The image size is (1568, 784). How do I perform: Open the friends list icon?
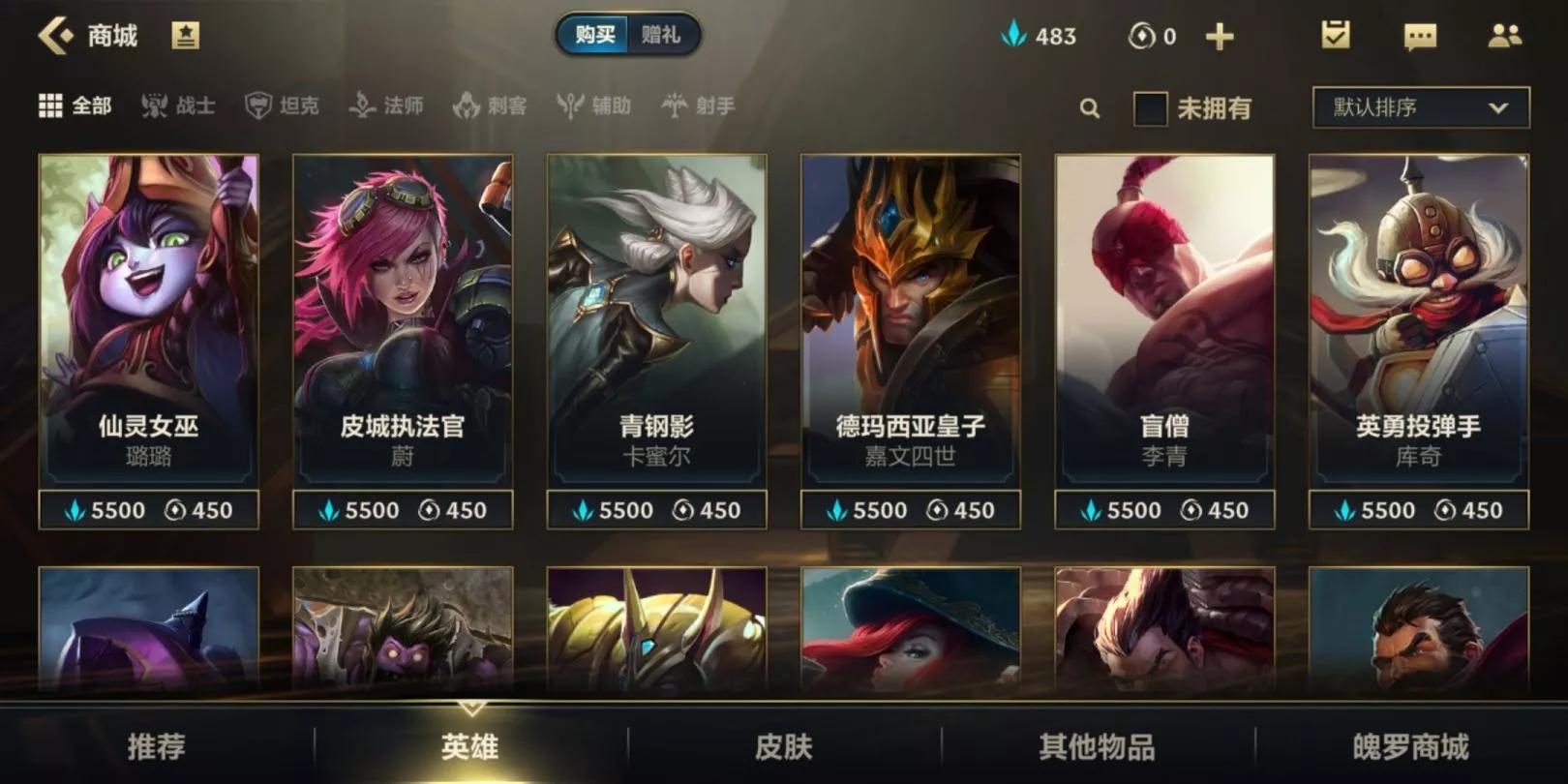click(x=1504, y=36)
